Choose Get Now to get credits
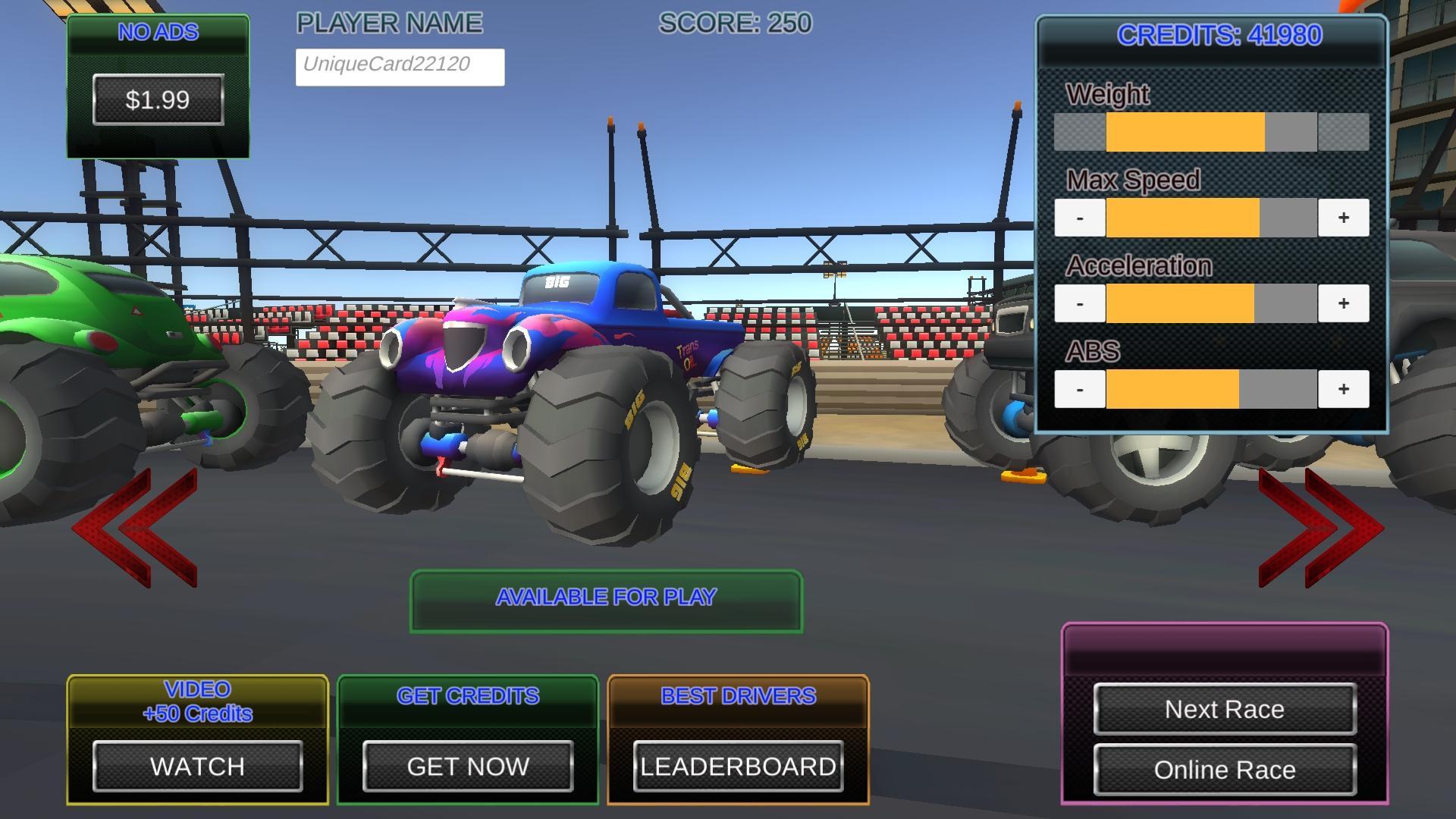This screenshot has width=1456, height=819. coord(468,766)
